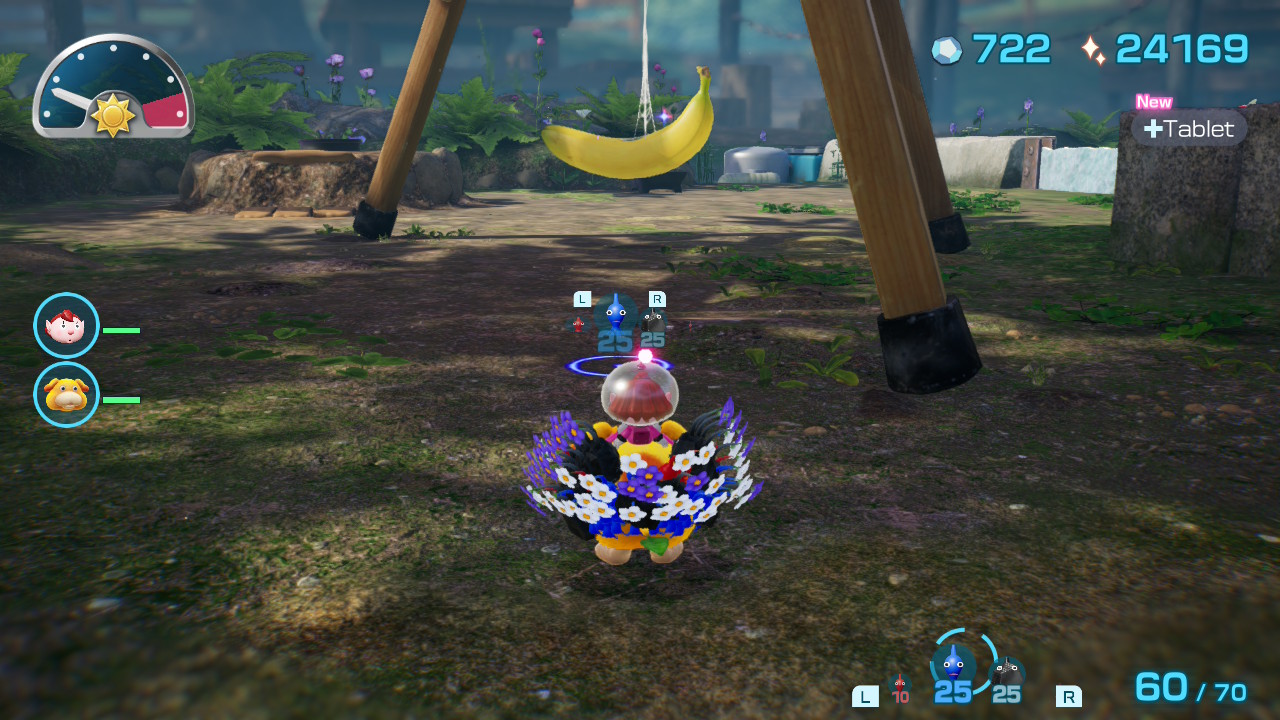This screenshot has height=720, width=1280.
Task: Select the red-haired leader portrait
Action: (x=66, y=326)
